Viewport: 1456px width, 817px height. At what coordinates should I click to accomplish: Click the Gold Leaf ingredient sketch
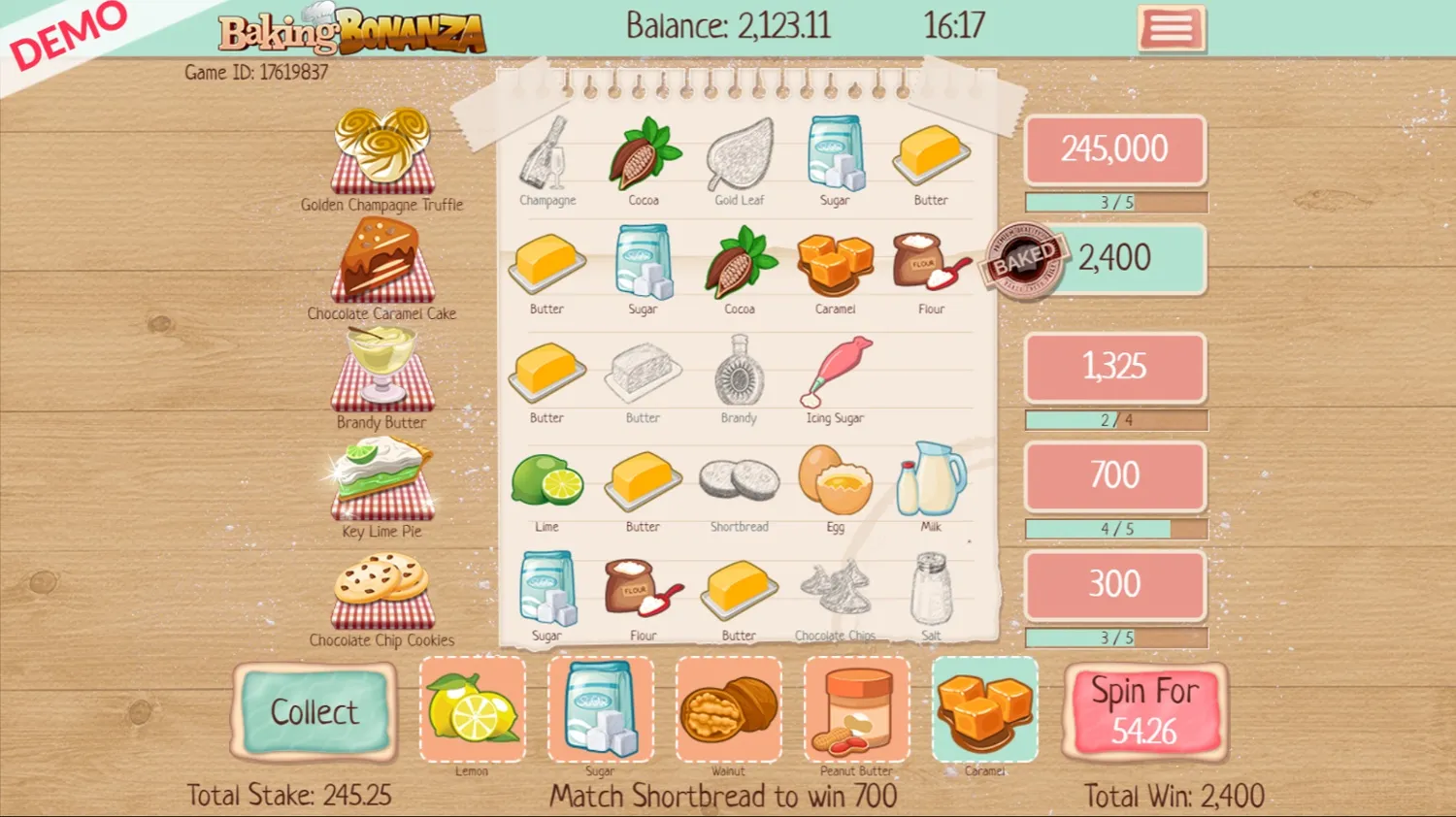[739, 155]
